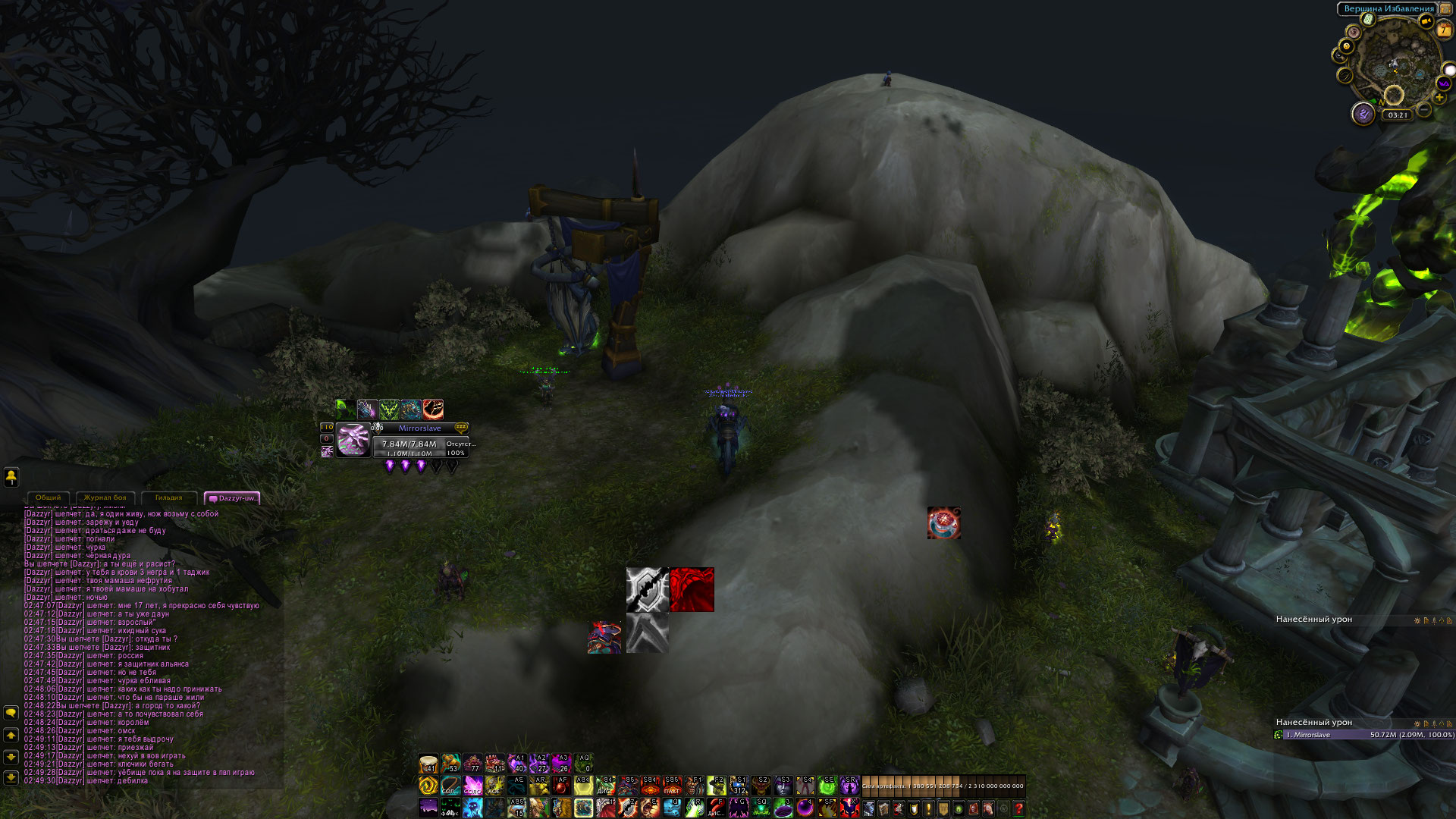Open the world map button beside zone name
Screen dimensions: 1456x819
(x=1446, y=9)
